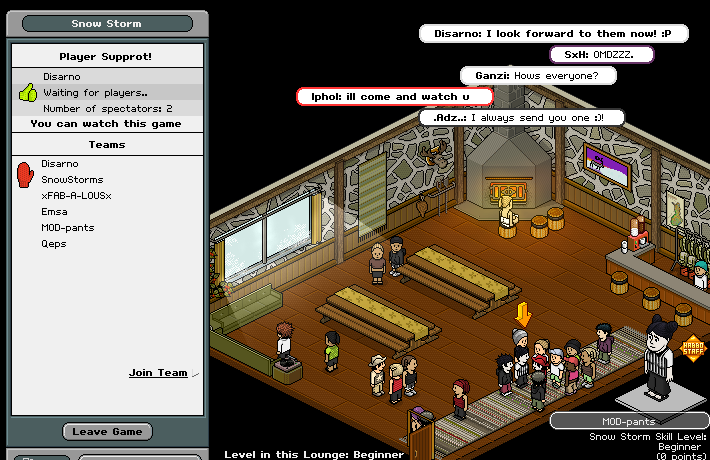Image resolution: width=710 pixels, height=460 pixels.
Task: Pick Emsa in the team roster
Action: (54, 212)
